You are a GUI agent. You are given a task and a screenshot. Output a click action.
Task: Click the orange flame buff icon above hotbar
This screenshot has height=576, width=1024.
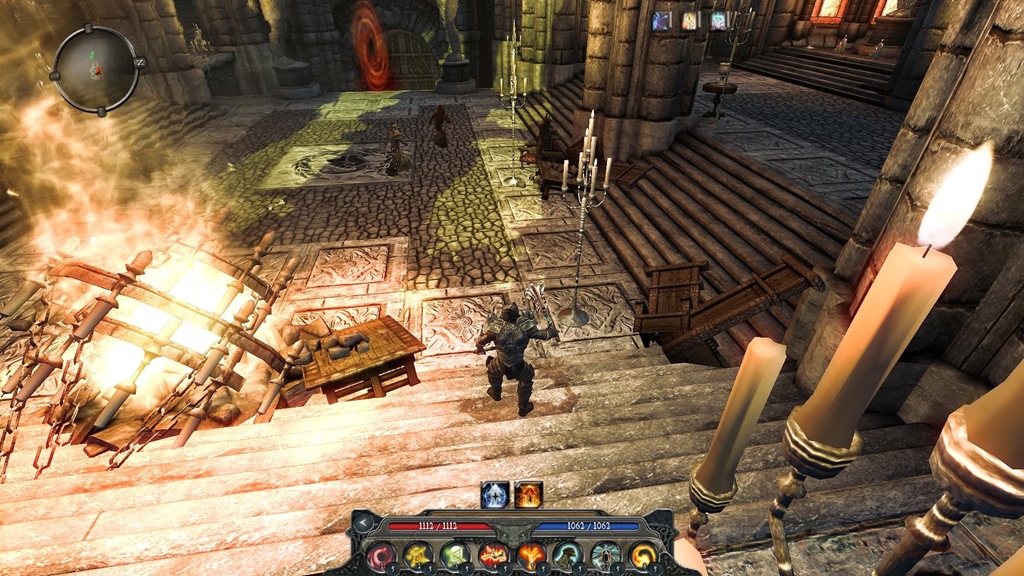click(x=528, y=494)
